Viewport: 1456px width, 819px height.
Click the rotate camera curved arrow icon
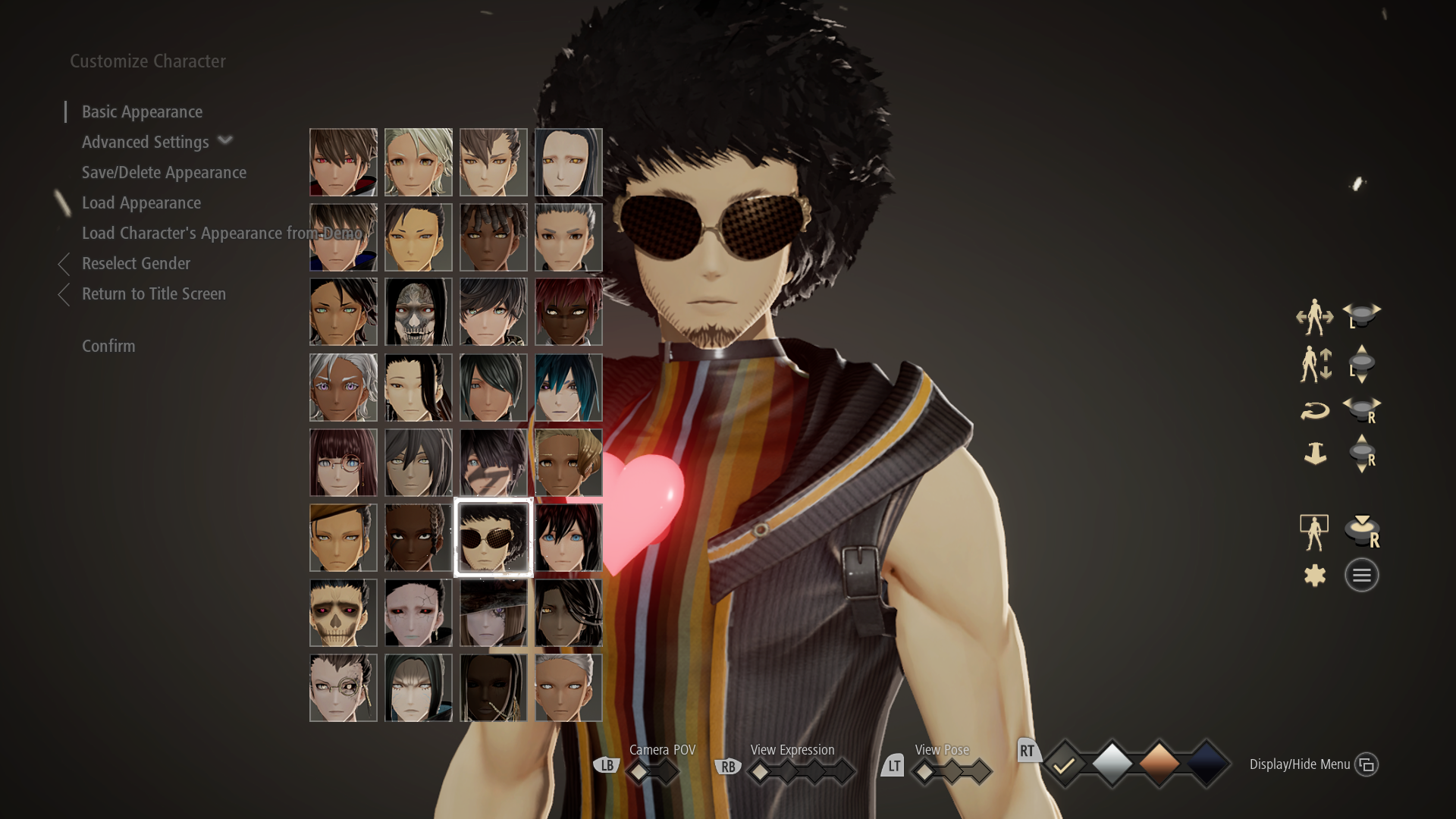pos(1316,410)
